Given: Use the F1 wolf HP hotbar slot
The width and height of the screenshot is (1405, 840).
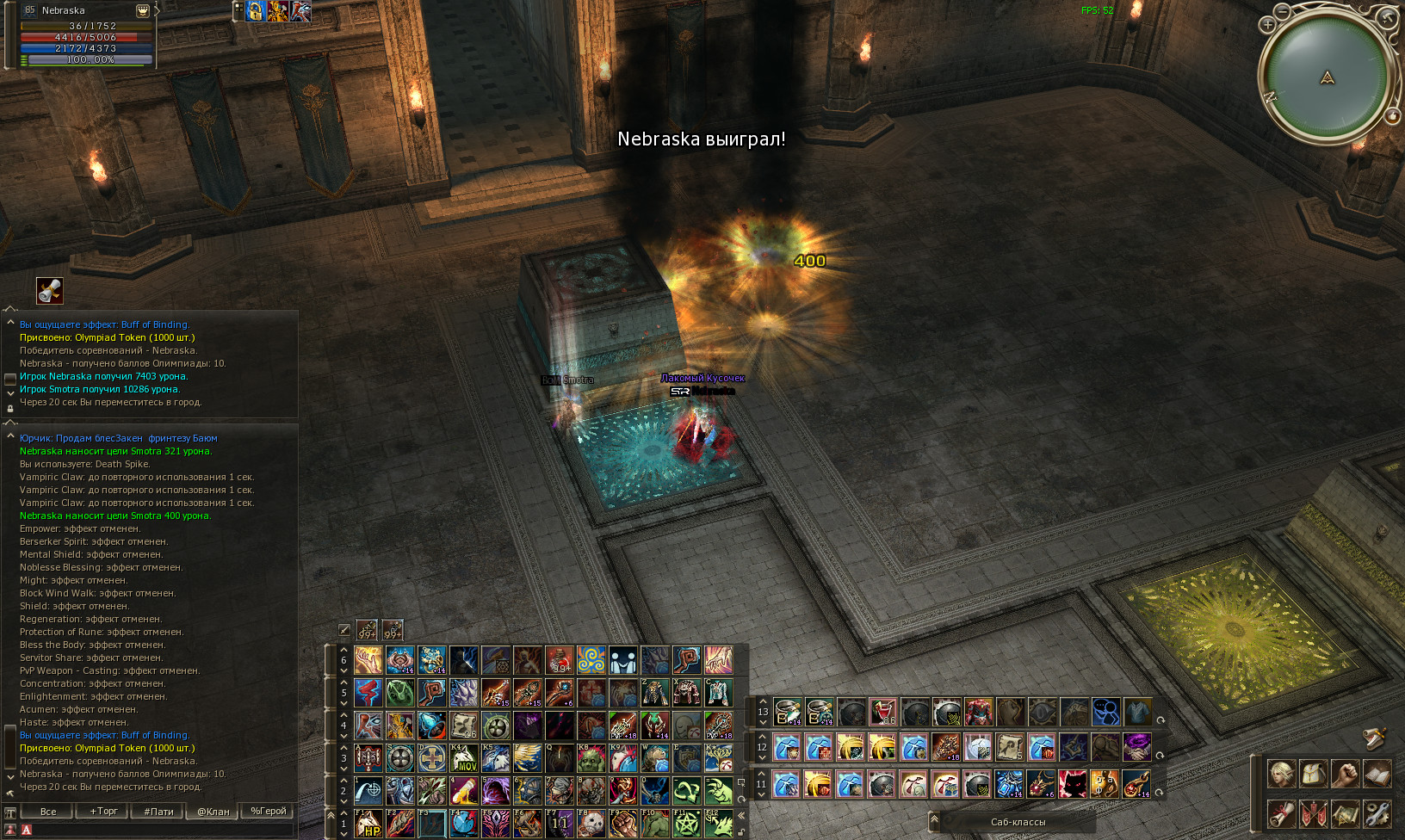Looking at the screenshot, I should pyautogui.click(x=368, y=824).
